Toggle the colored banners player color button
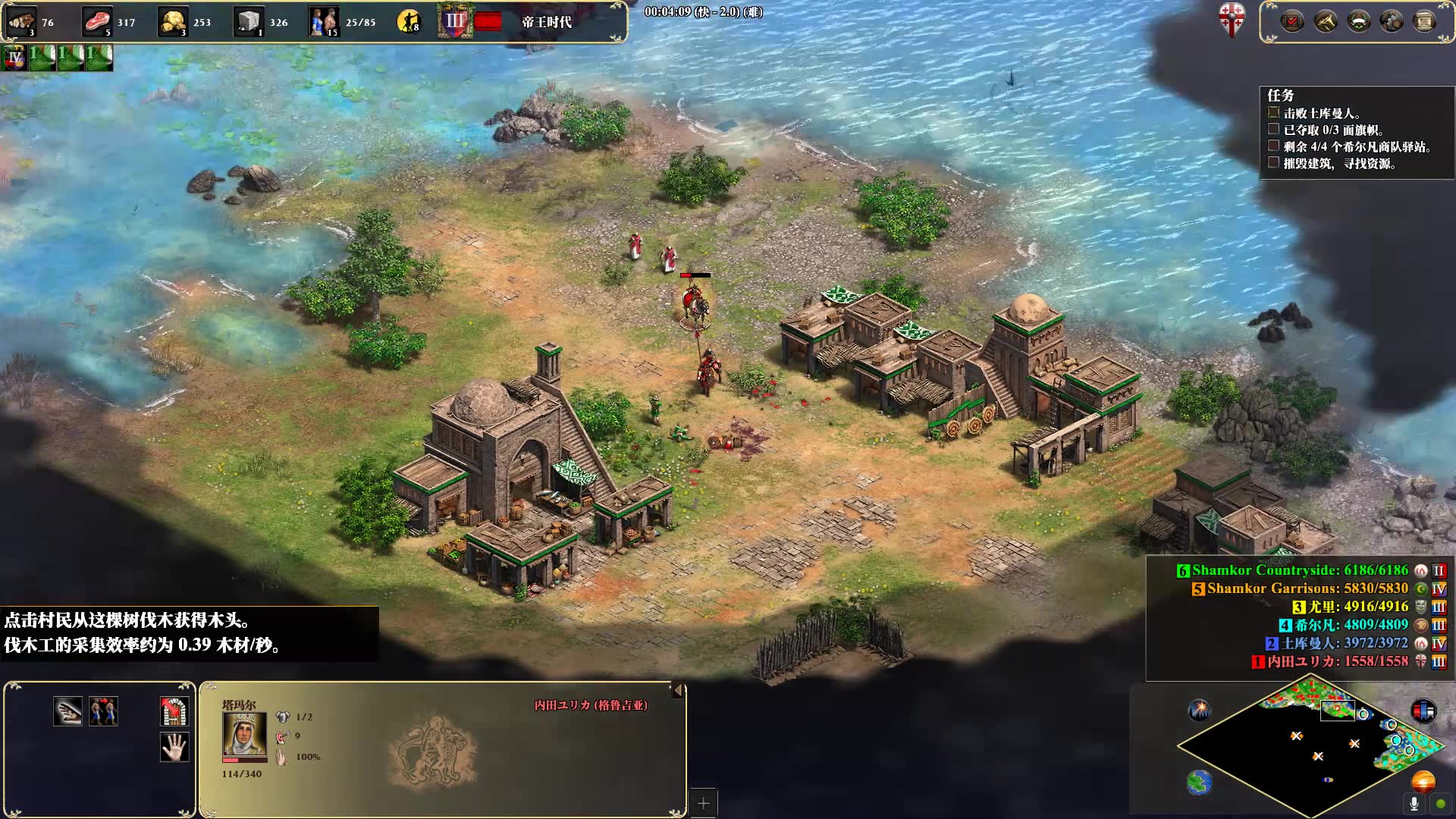This screenshot has height=819, width=1456. pos(1423,711)
